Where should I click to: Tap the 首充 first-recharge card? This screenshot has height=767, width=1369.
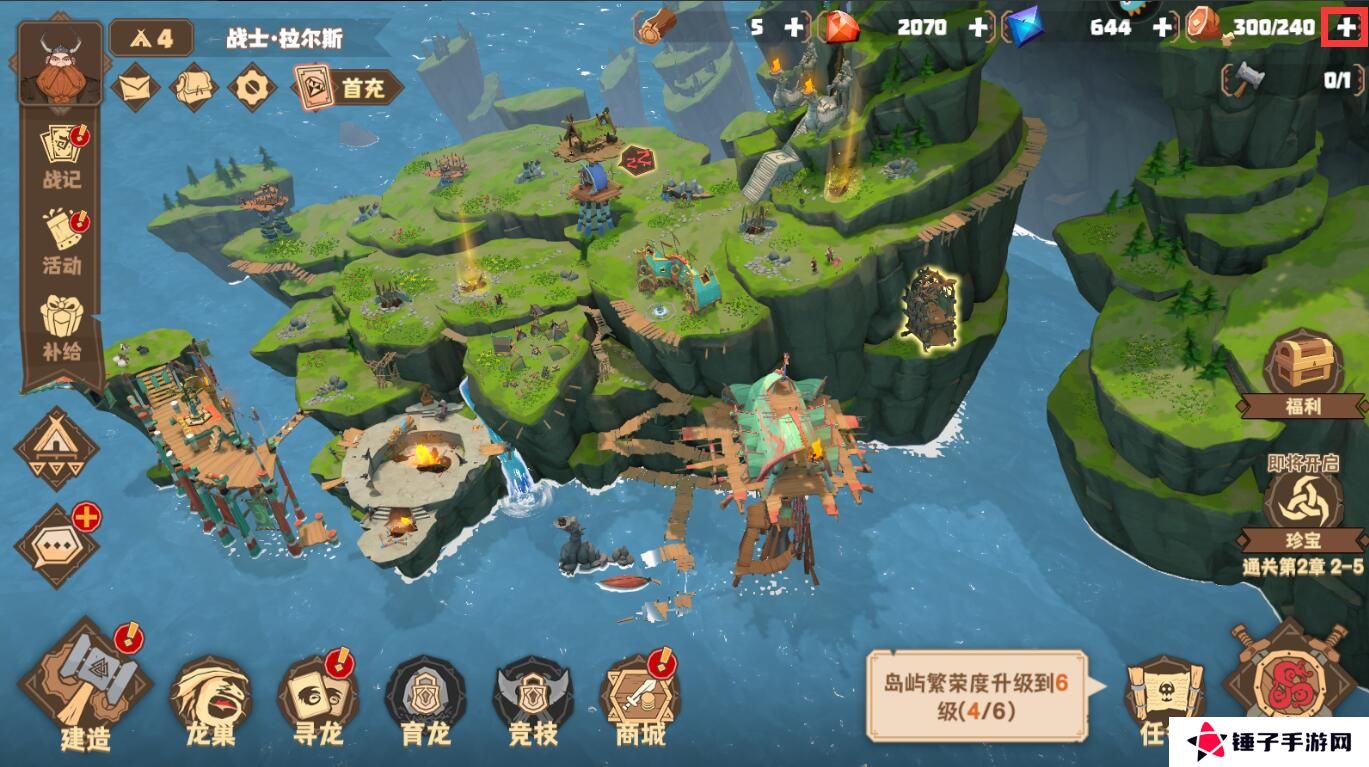[x=345, y=87]
